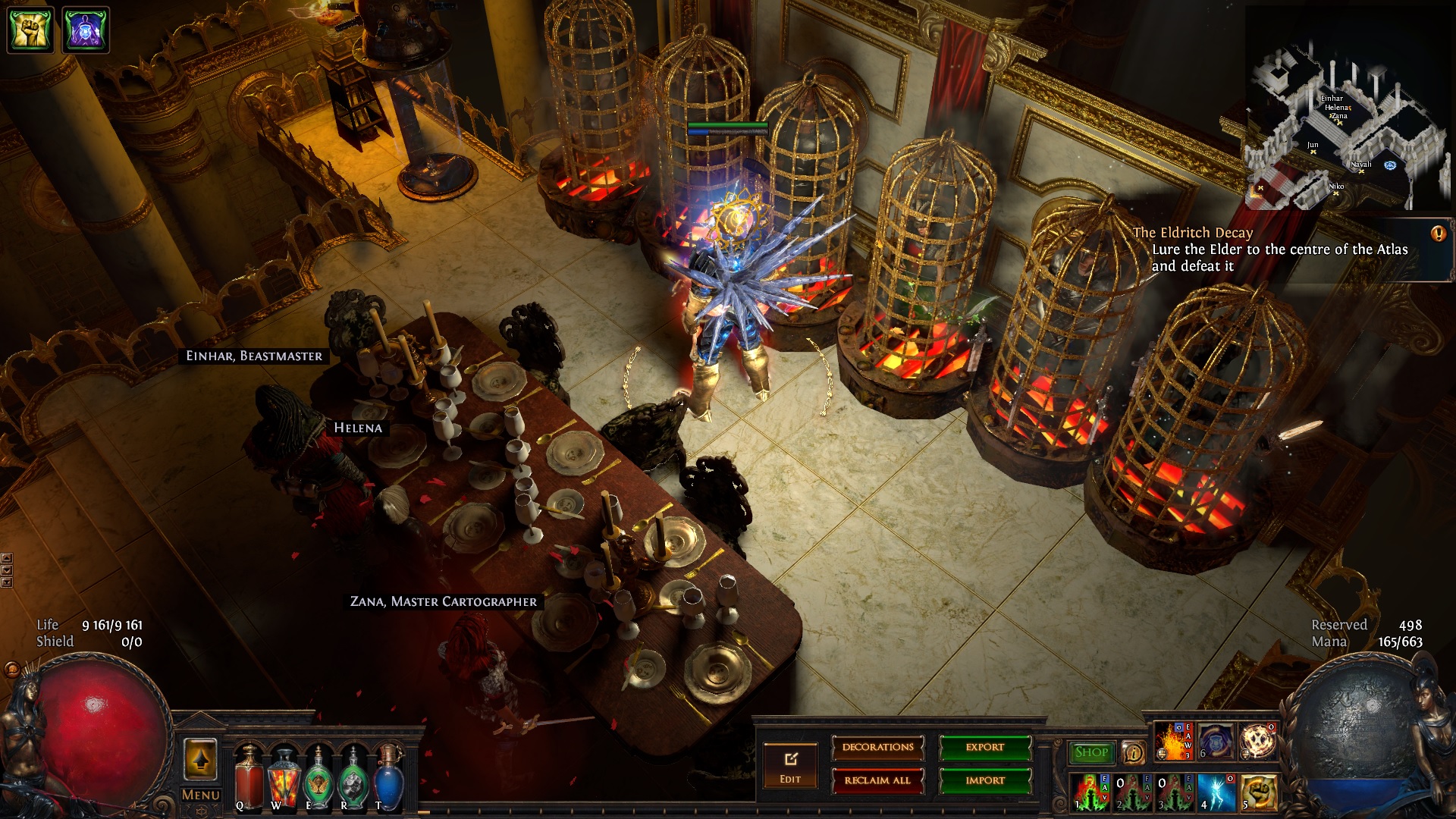Click the round info icon beside Shop
1456x819 pixels.
coord(1134,752)
